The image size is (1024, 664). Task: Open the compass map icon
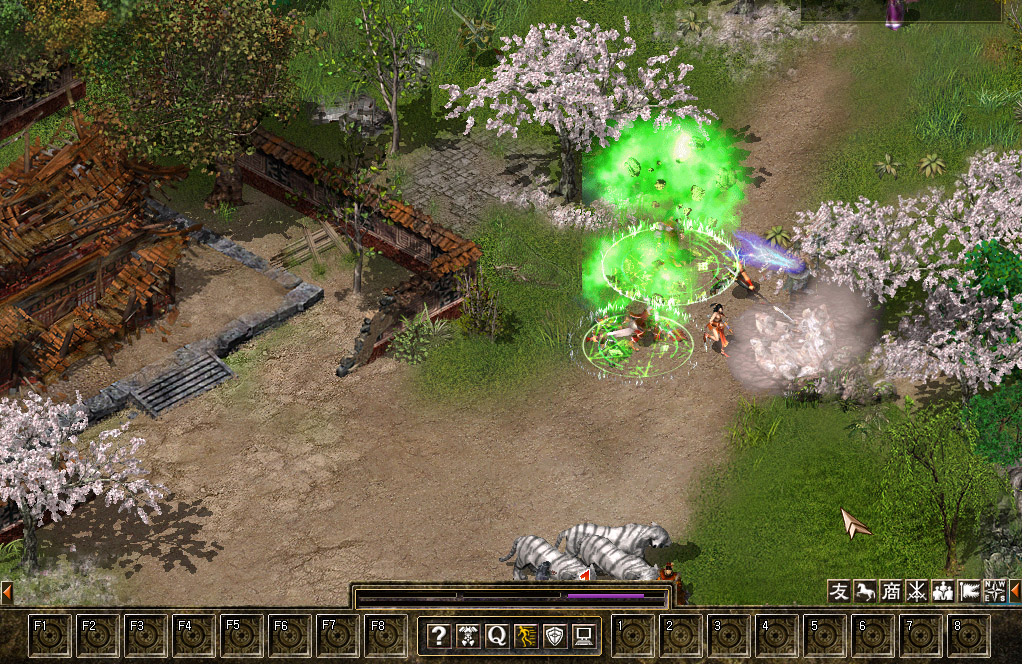tap(994, 591)
